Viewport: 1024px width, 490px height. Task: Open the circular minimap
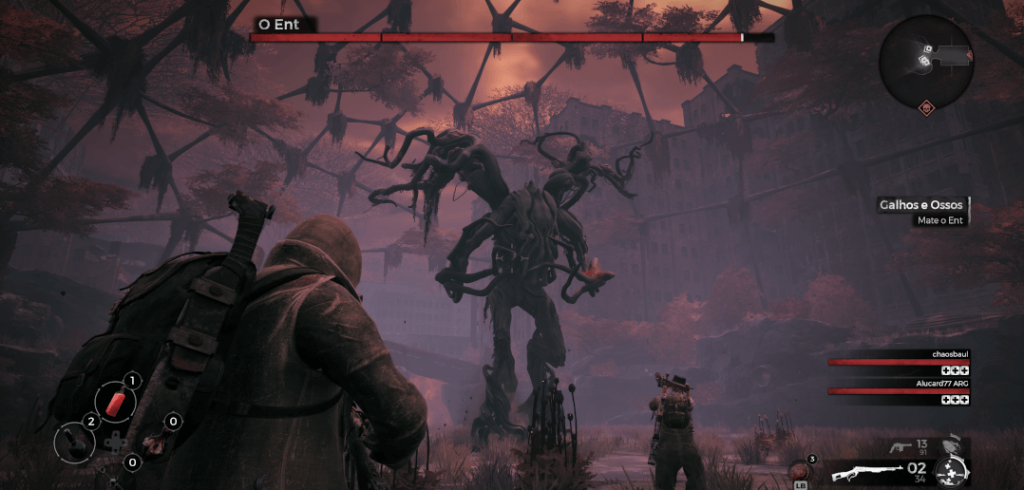coord(925,63)
